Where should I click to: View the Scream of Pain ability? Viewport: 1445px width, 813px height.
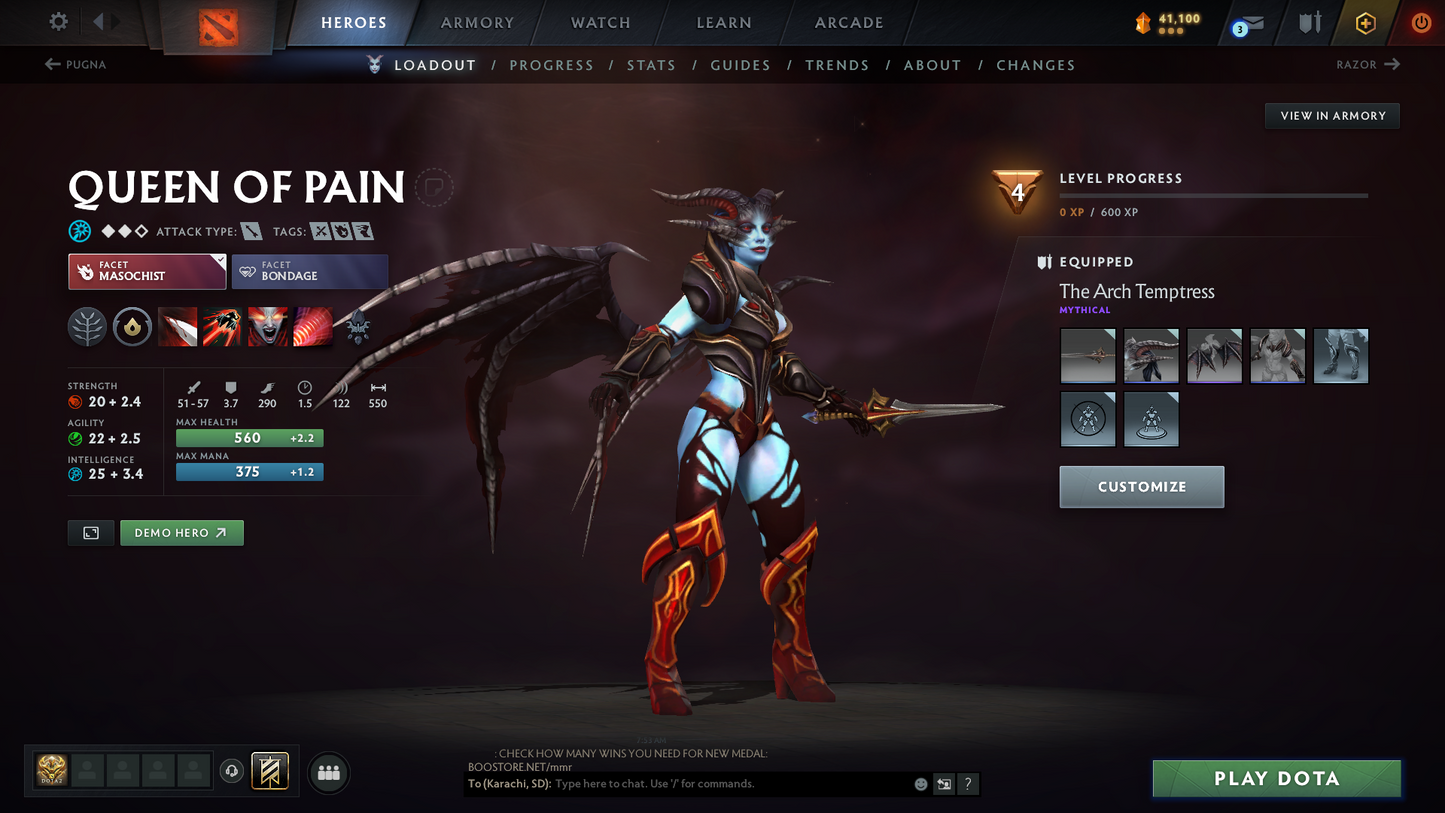267,327
